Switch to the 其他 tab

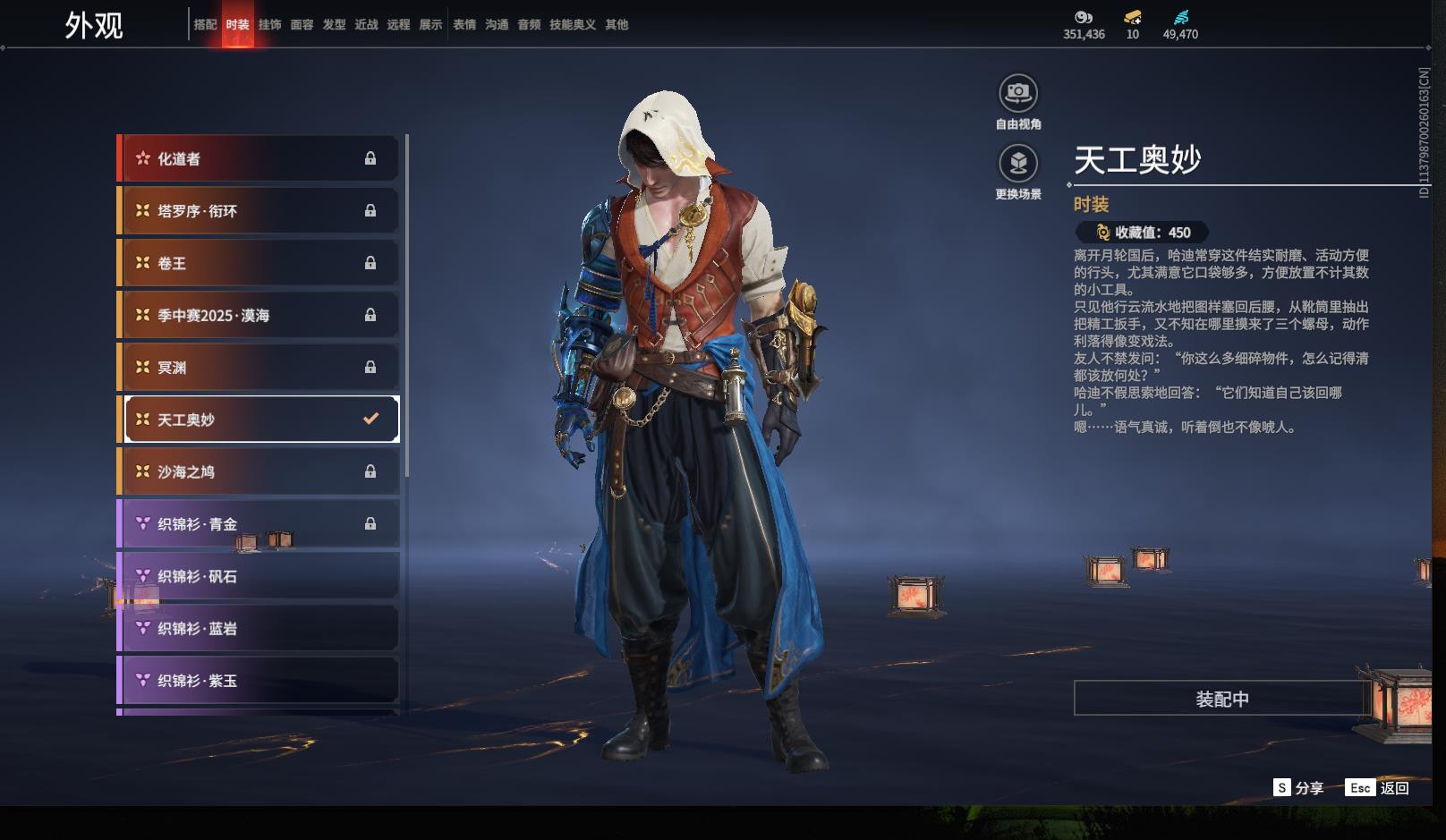pyautogui.click(x=617, y=25)
